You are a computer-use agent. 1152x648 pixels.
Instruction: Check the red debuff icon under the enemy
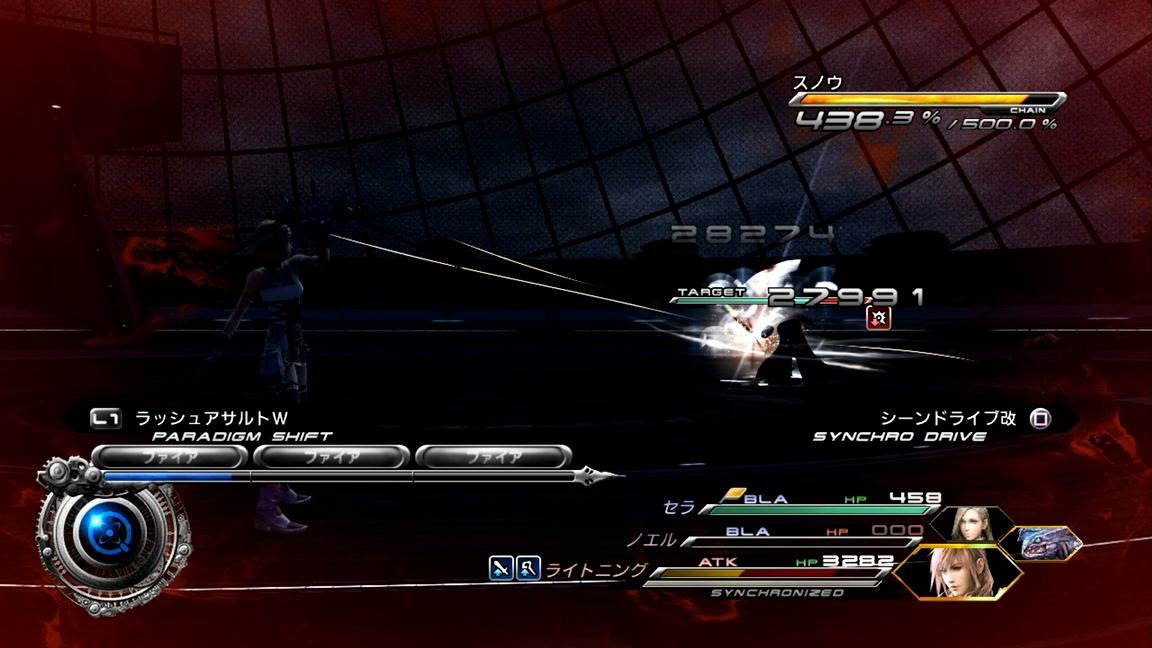877,318
